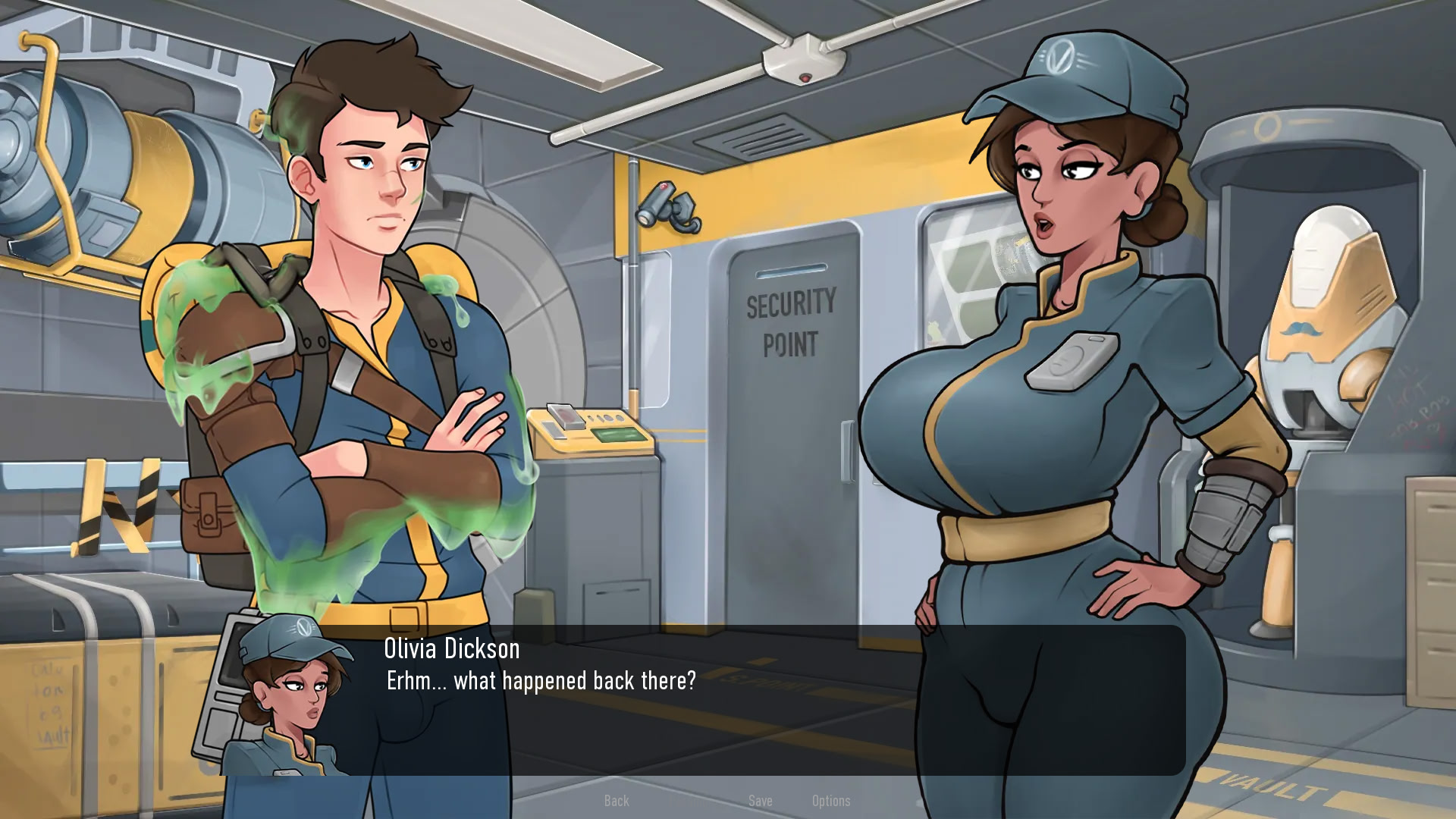Click the yellow terminal console behind the protagonist
Image resolution: width=1456 pixels, height=819 pixels.
point(591,425)
